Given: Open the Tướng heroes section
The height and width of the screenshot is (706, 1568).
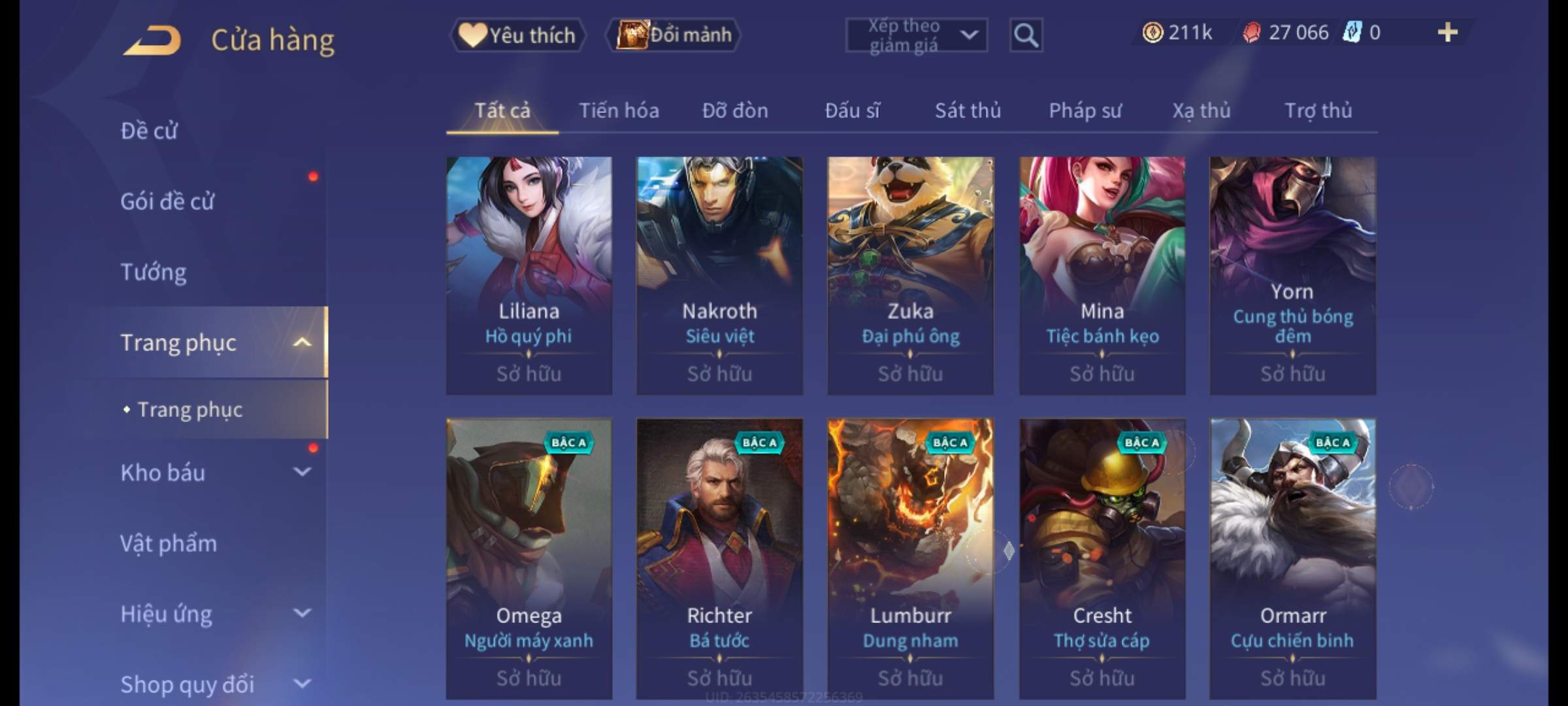Looking at the screenshot, I should pos(154,272).
